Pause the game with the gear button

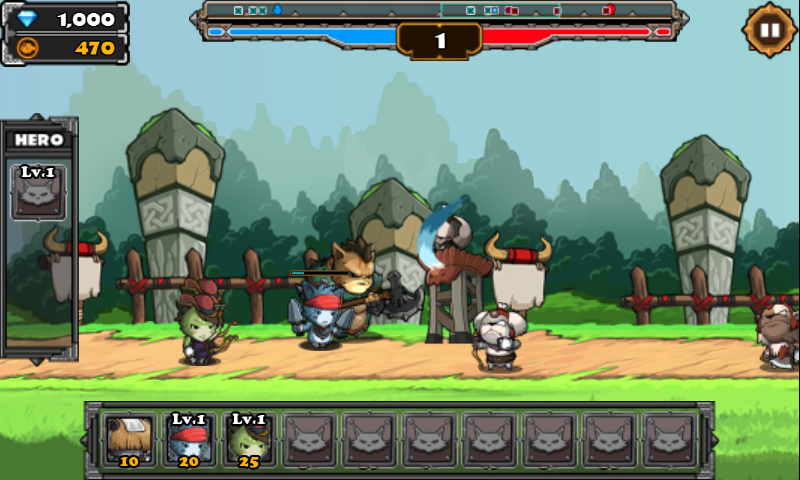pos(769,29)
